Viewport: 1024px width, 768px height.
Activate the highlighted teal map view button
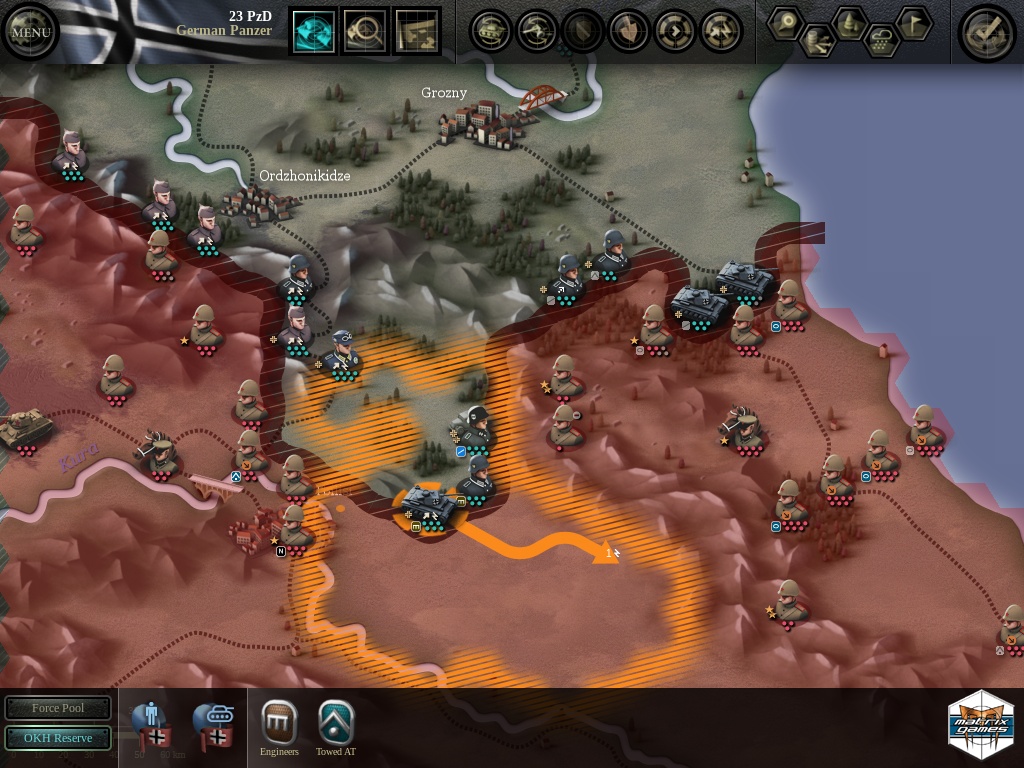314,31
